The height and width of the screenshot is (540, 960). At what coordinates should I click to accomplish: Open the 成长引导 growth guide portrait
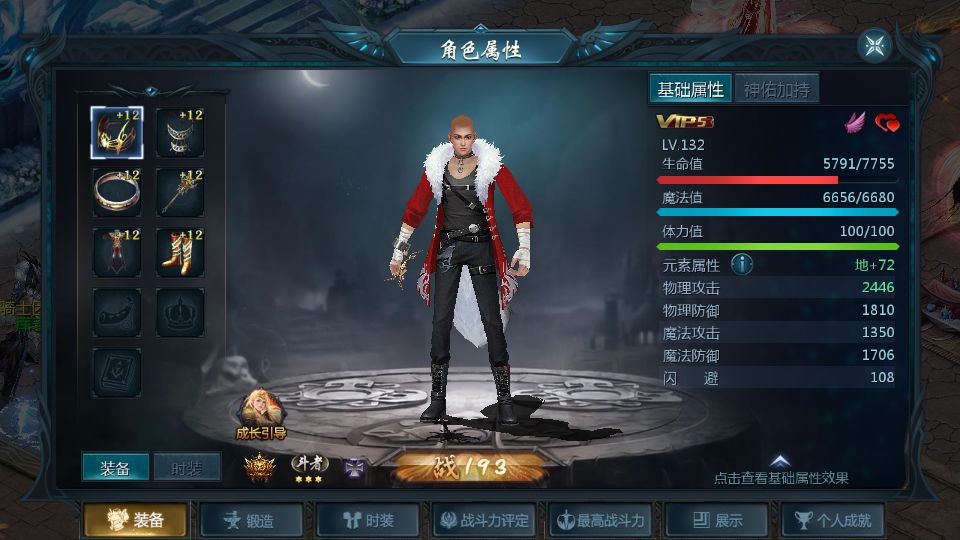click(260, 413)
